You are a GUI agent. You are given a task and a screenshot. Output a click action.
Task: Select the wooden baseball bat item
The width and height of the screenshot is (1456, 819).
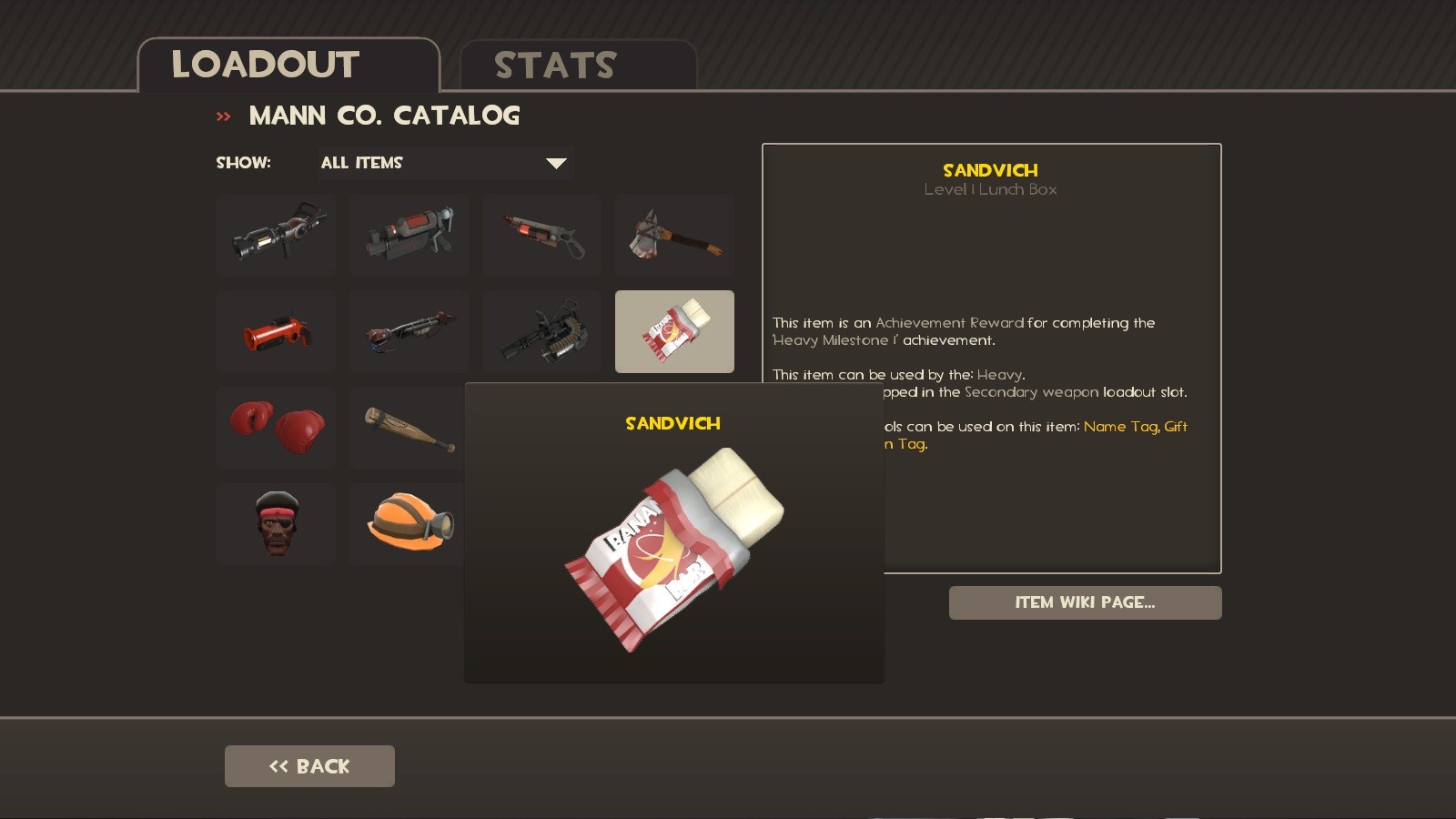pos(408,428)
